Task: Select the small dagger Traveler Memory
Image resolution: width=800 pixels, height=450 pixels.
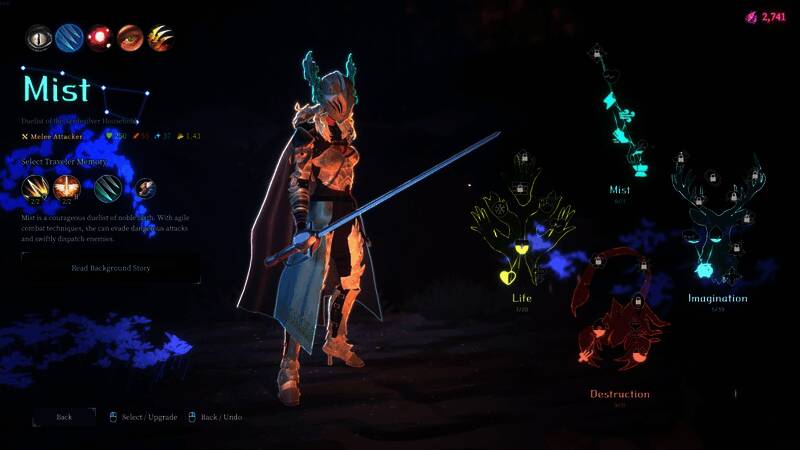Action: click(145, 188)
